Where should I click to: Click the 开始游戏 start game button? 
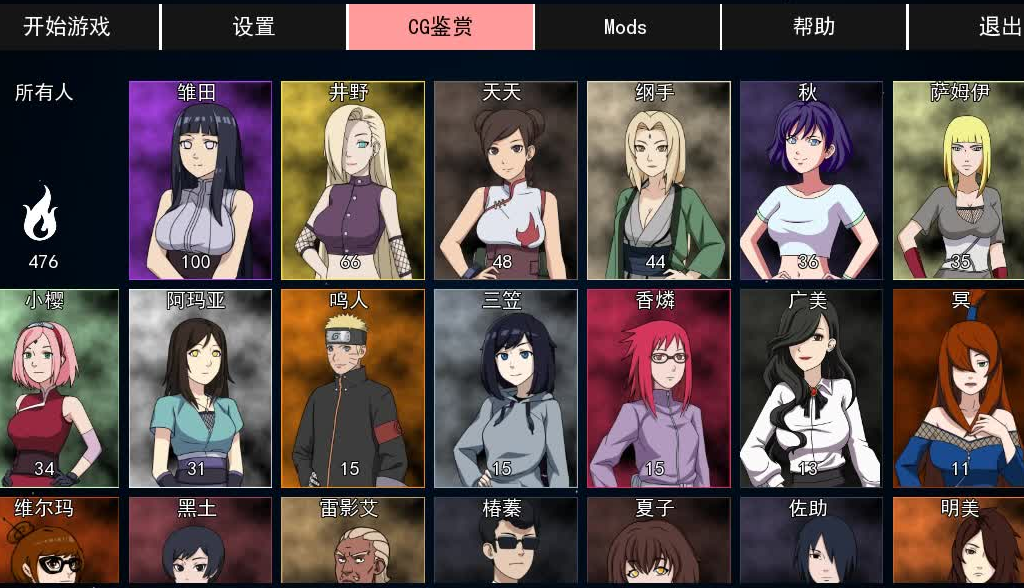[67, 27]
